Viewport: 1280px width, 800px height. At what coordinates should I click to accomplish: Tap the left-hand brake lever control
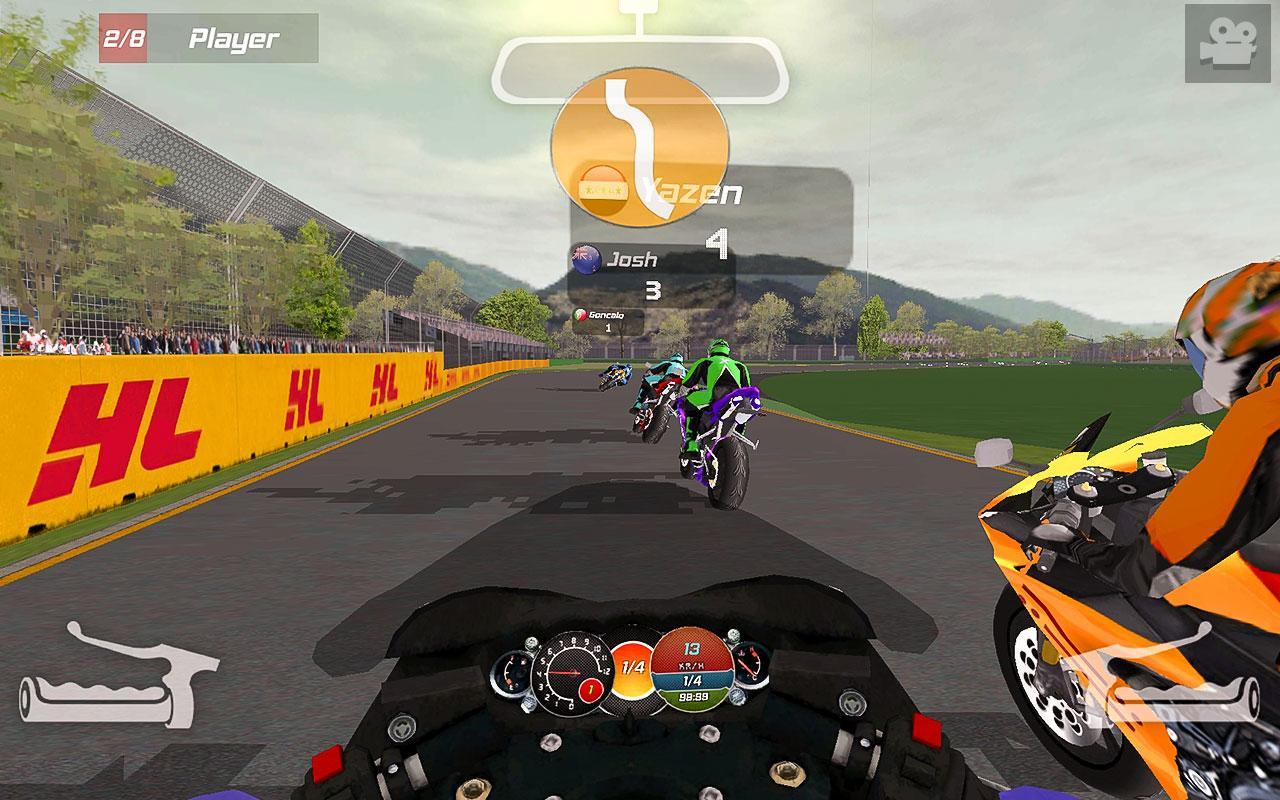click(x=118, y=673)
